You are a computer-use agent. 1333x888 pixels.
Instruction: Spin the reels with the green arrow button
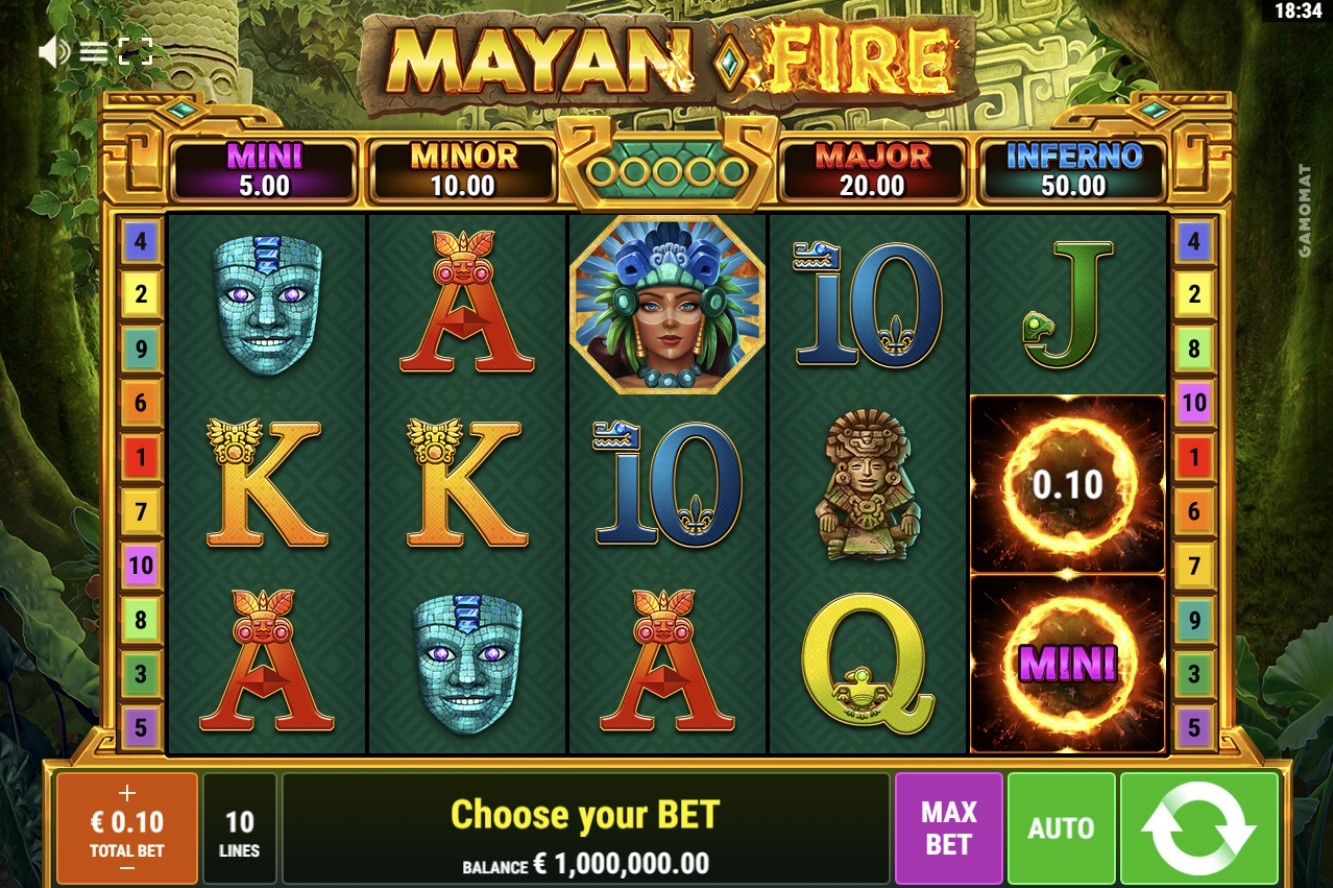point(1199,828)
